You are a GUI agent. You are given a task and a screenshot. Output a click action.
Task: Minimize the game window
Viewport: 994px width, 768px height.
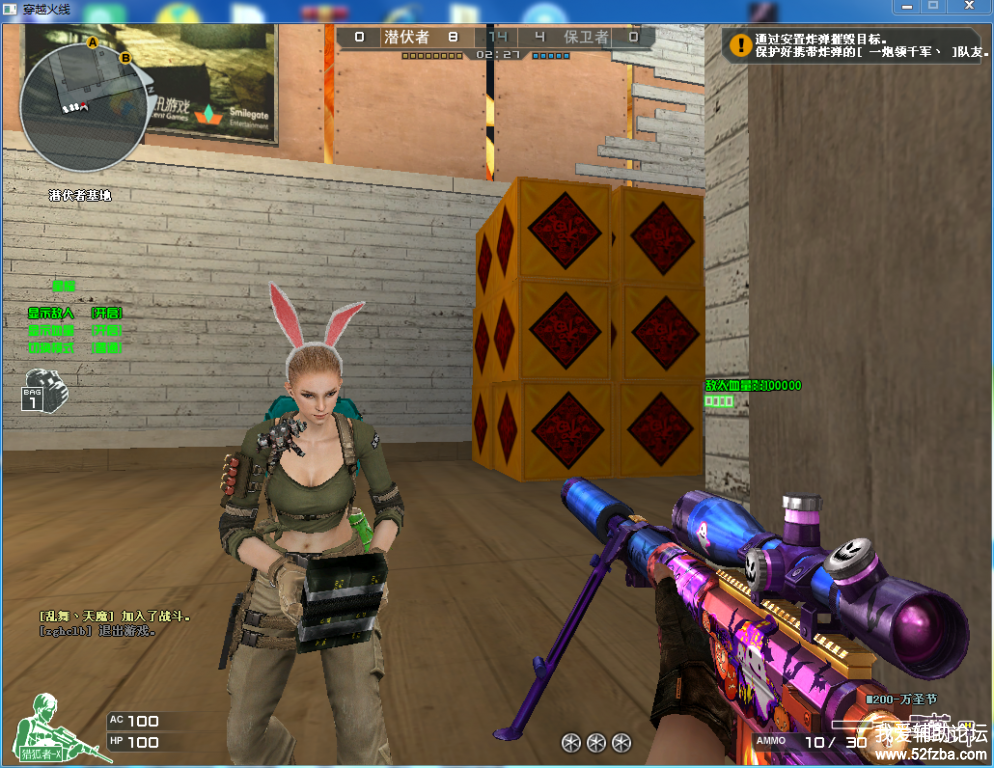(907, 6)
